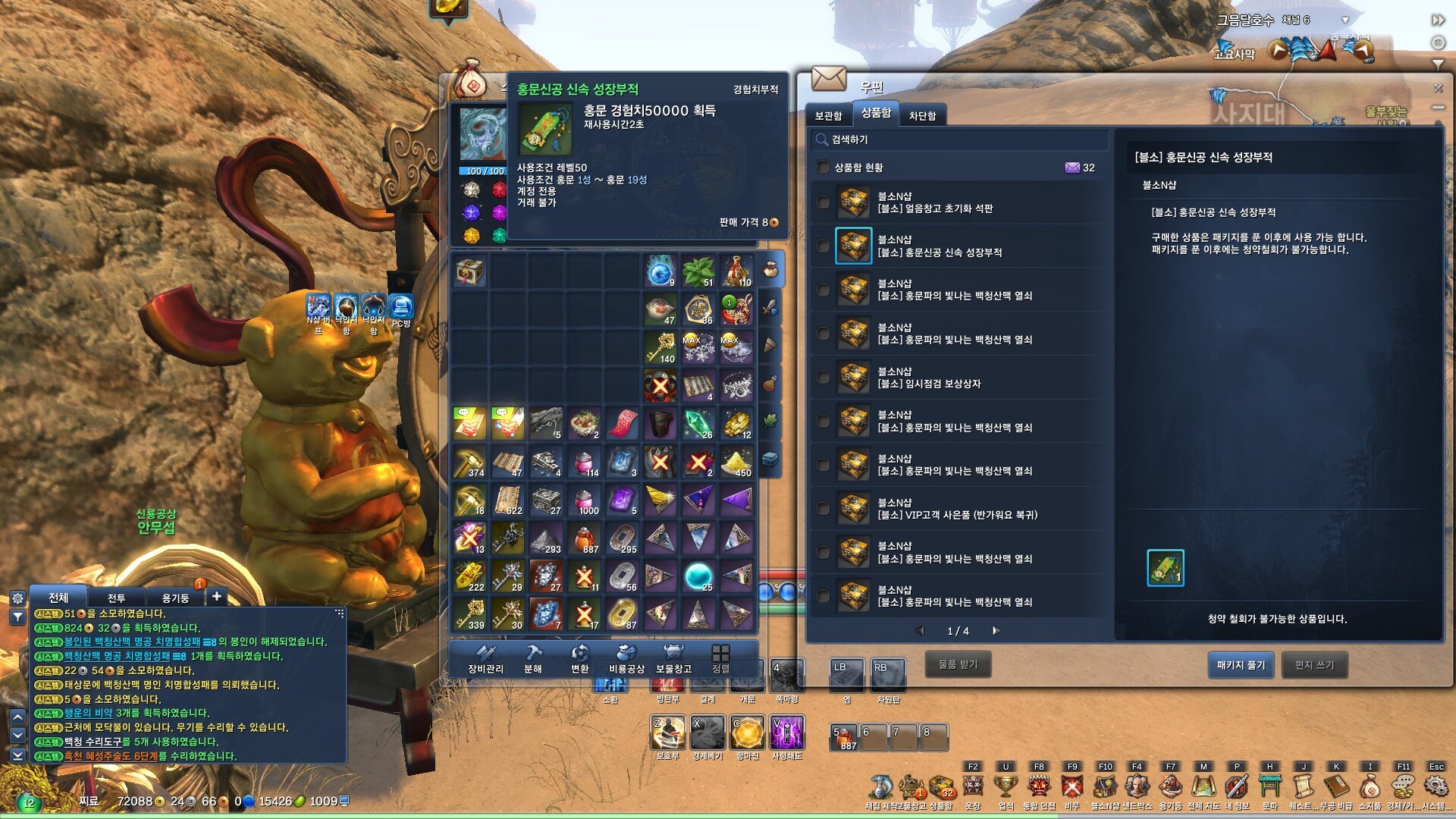1456x819 pixels.
Task: Close the mail window
Action: (x=1437, y=88)
